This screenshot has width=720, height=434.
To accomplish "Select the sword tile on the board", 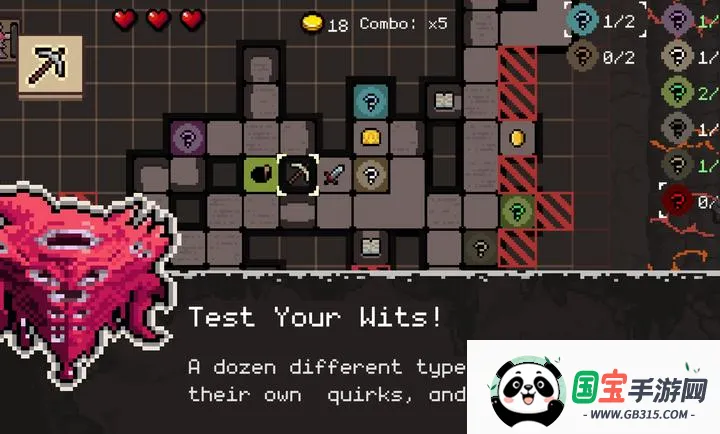I will pyautogui.click(x=334, y=174).
